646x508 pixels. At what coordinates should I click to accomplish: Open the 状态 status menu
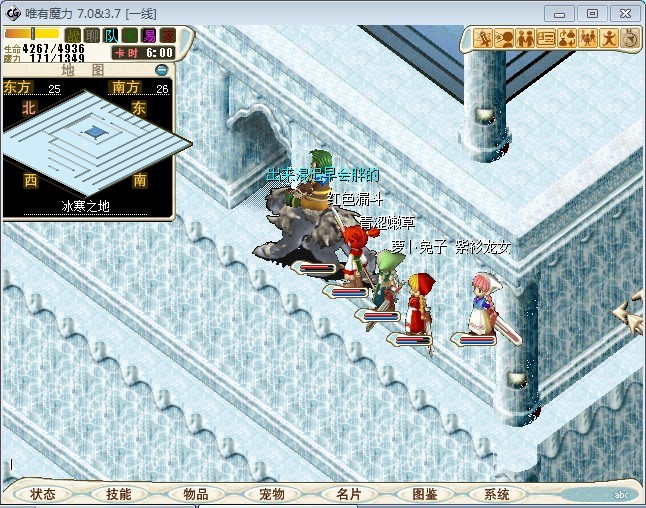tap(43, 494)
